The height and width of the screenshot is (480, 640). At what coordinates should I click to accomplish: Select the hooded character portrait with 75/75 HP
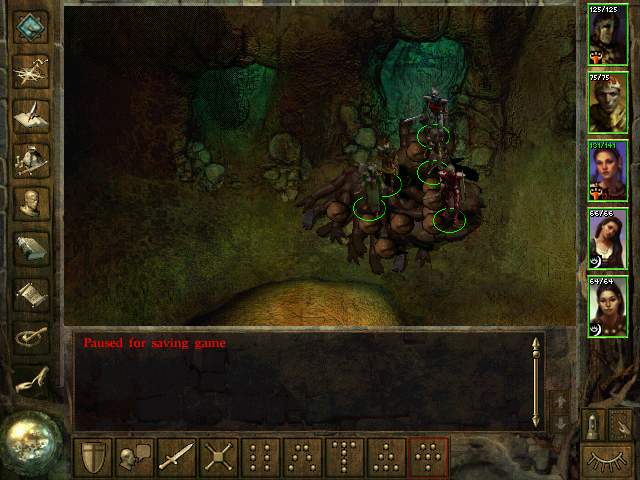point(608,103)
